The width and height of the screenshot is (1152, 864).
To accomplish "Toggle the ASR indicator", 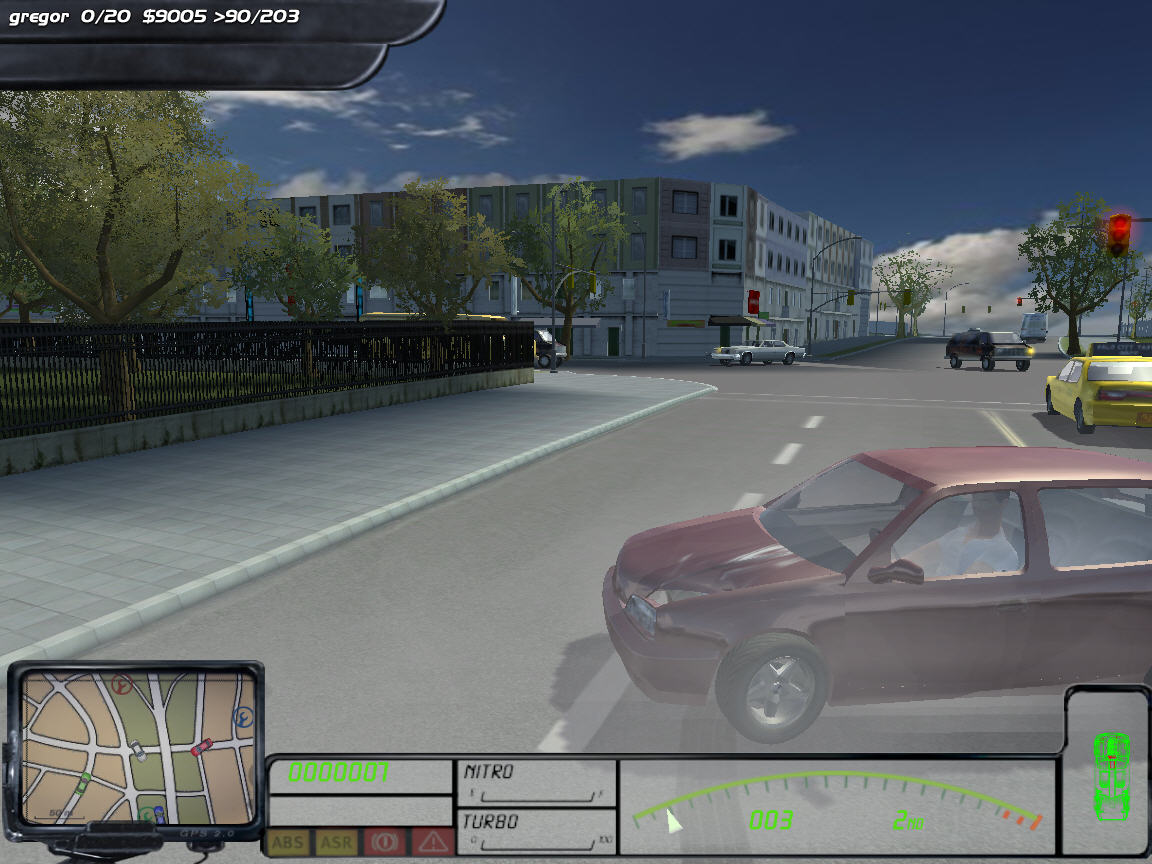I will pyautogui.click(x=336, y=842).
